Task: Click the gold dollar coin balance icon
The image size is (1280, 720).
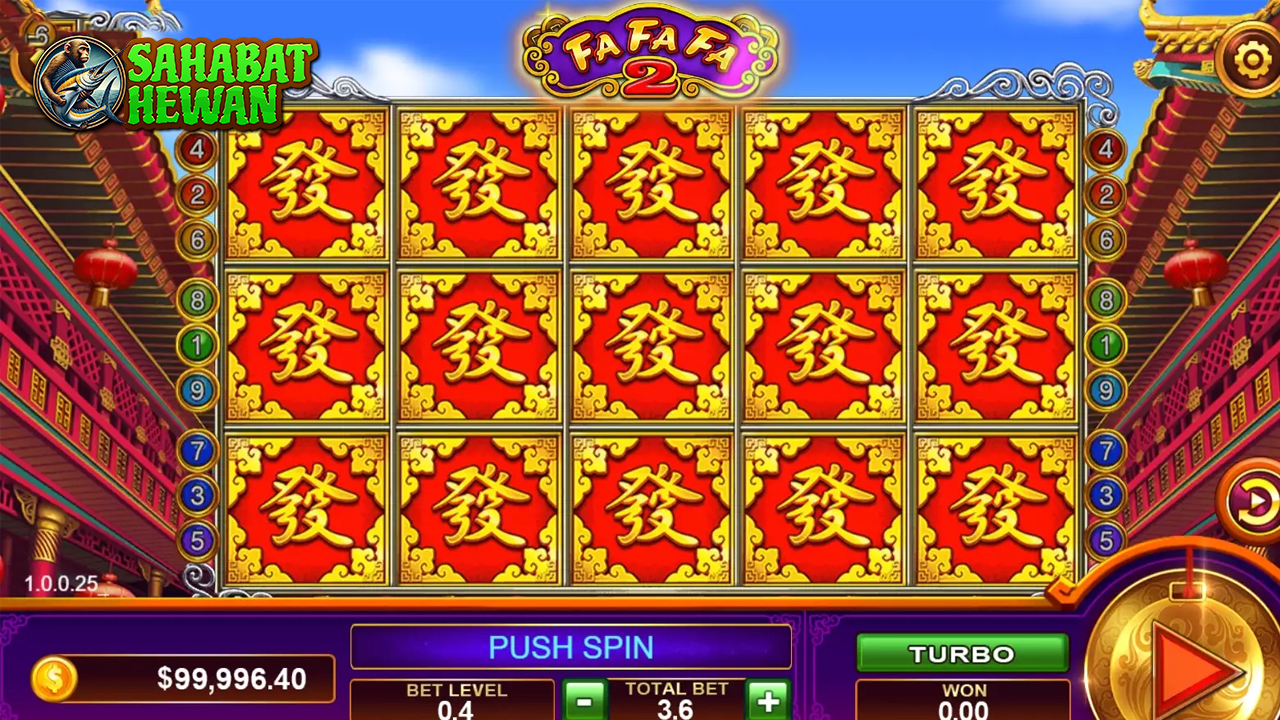Action: 54,680
